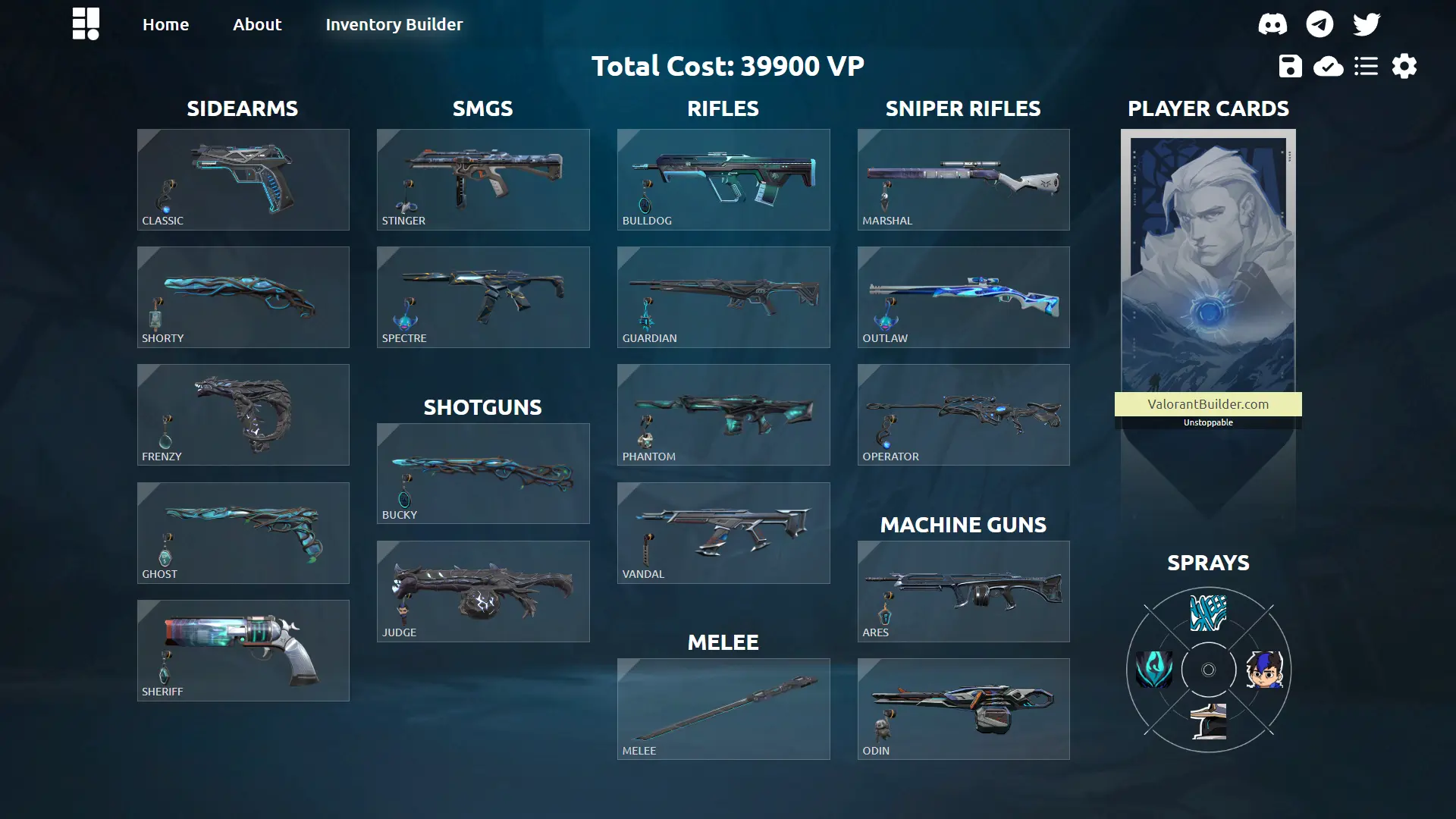Select the Spectre SMG slot

(x=483, y=297)
